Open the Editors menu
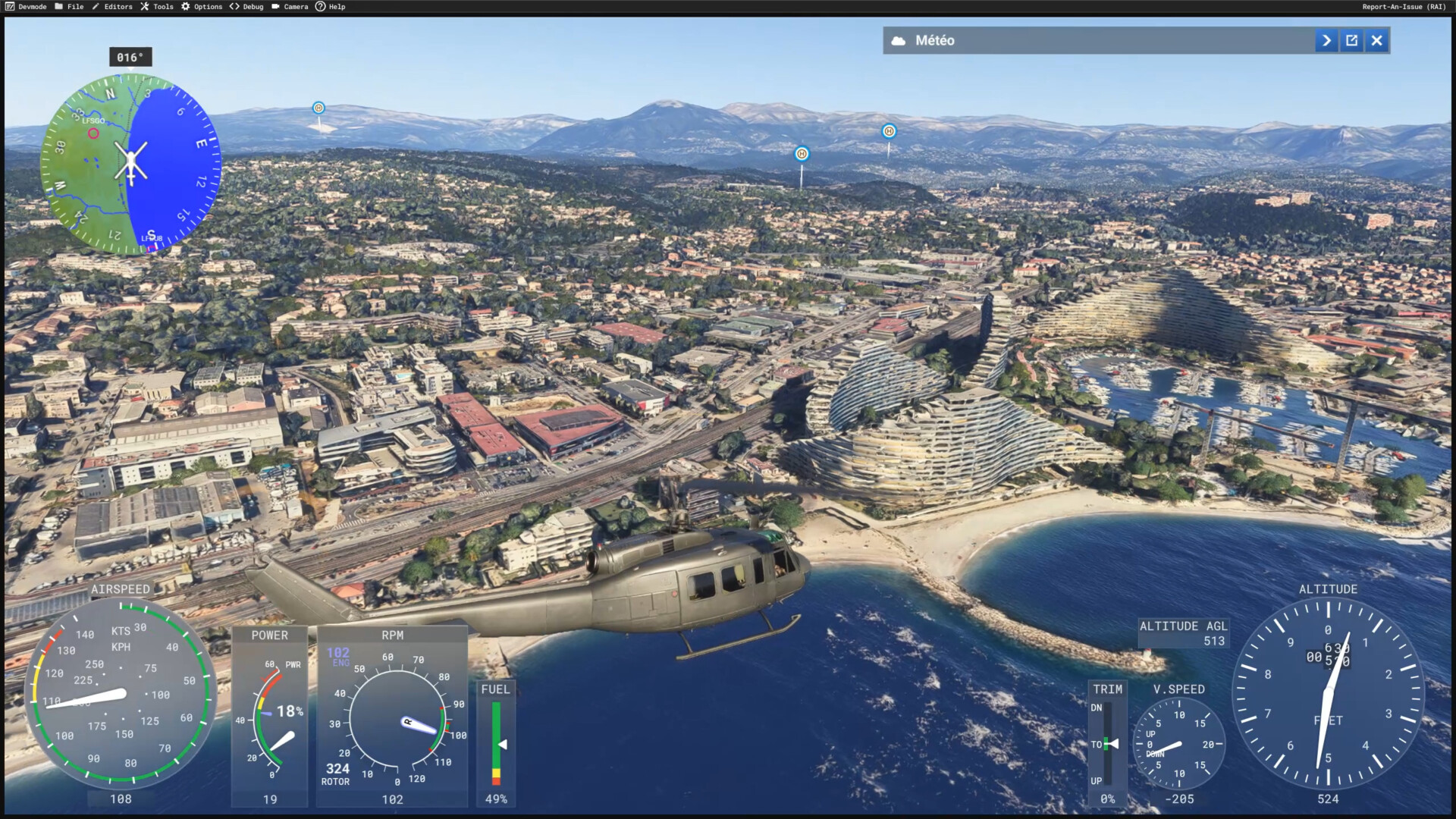1456x819 pixels. [112, 7]
